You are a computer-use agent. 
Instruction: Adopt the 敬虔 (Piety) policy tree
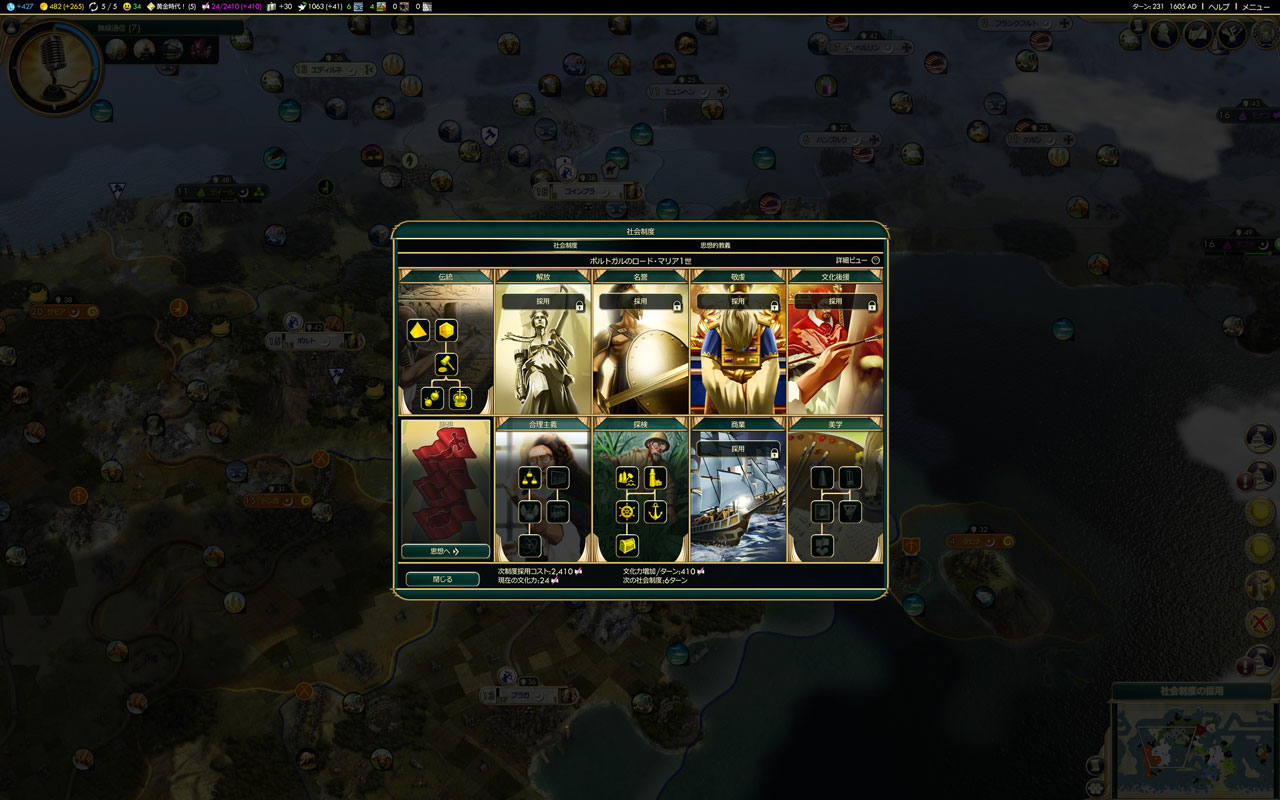coord(738,301)
